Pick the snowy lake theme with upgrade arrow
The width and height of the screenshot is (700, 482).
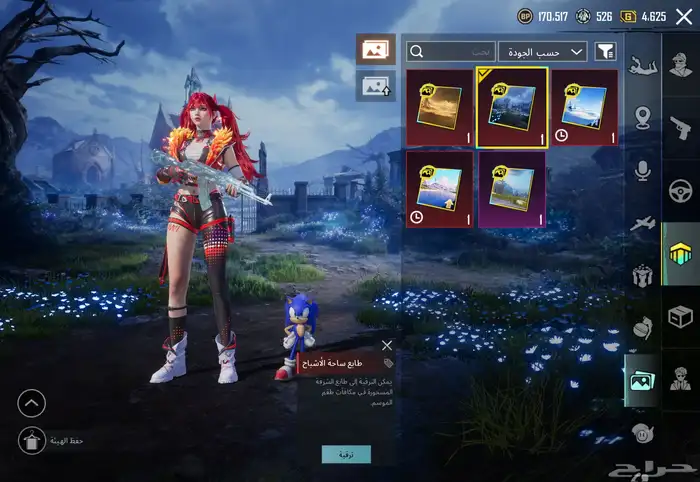click(x=439, y=189)
